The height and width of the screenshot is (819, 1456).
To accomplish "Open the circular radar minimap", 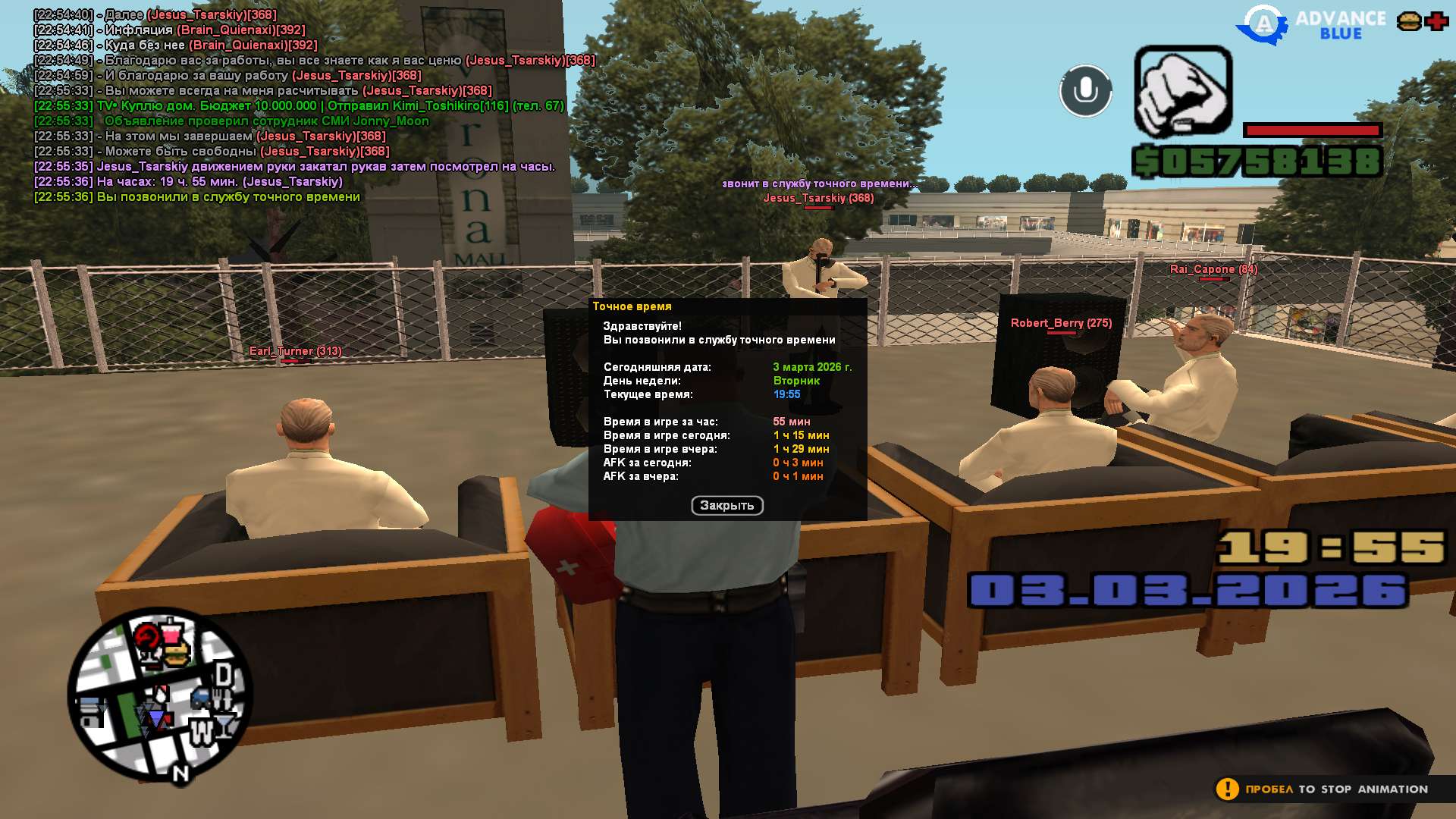I will pyautogui.click(x=160, y=696).
